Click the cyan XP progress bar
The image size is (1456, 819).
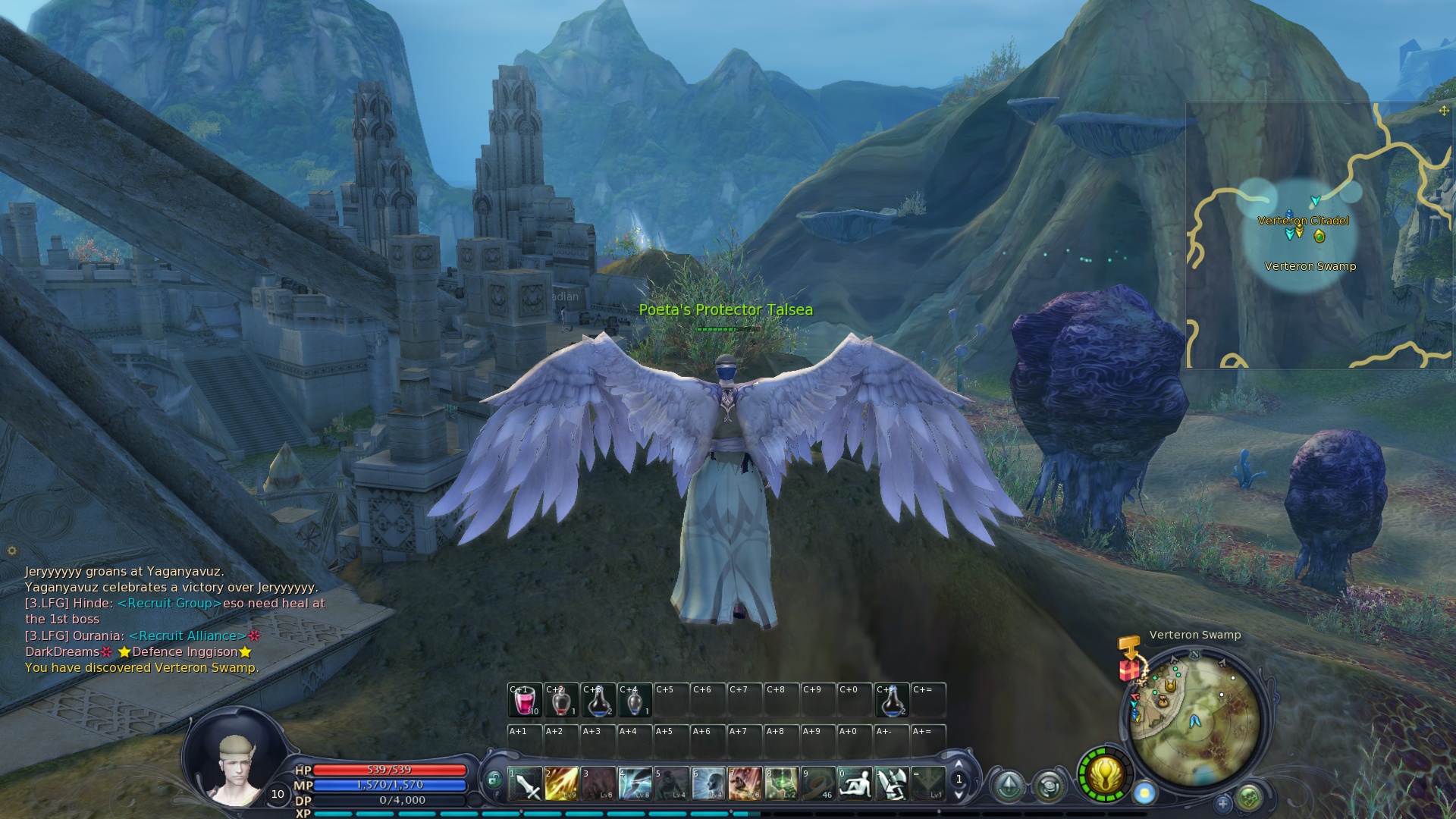pos(531,814)
